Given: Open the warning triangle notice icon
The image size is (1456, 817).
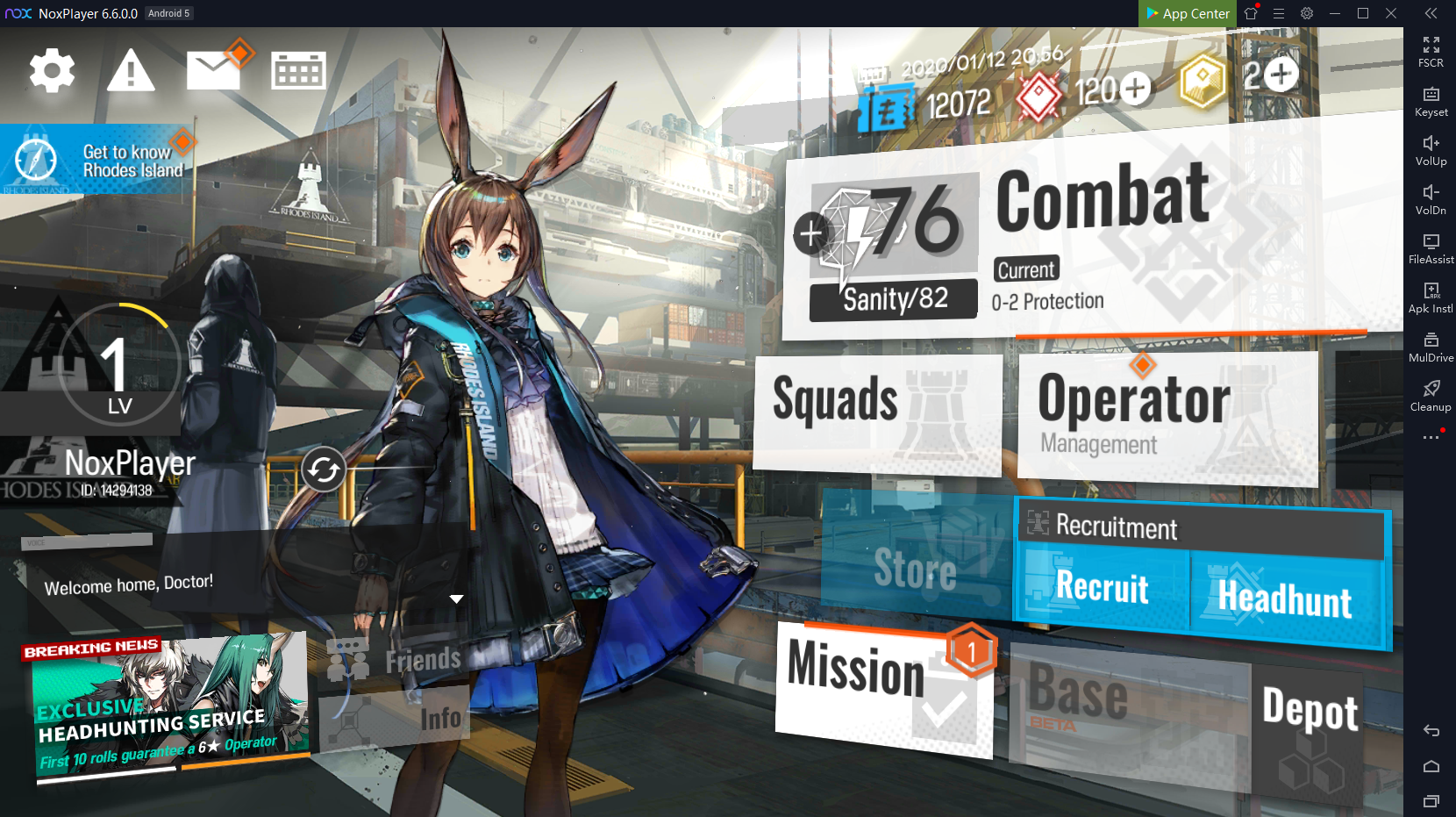Looking at the screenshot, I should [131, 71].
